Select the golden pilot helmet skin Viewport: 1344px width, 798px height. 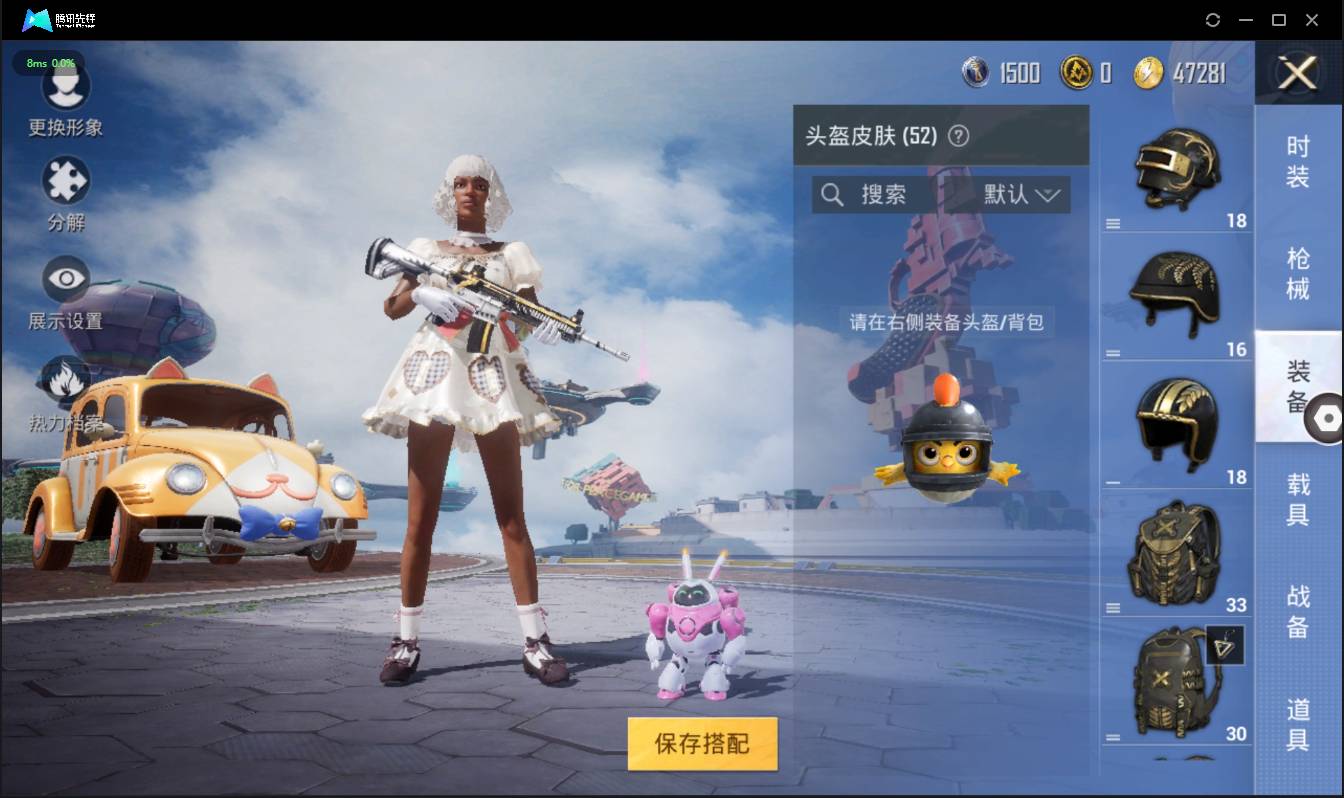tap(1177, 420)
